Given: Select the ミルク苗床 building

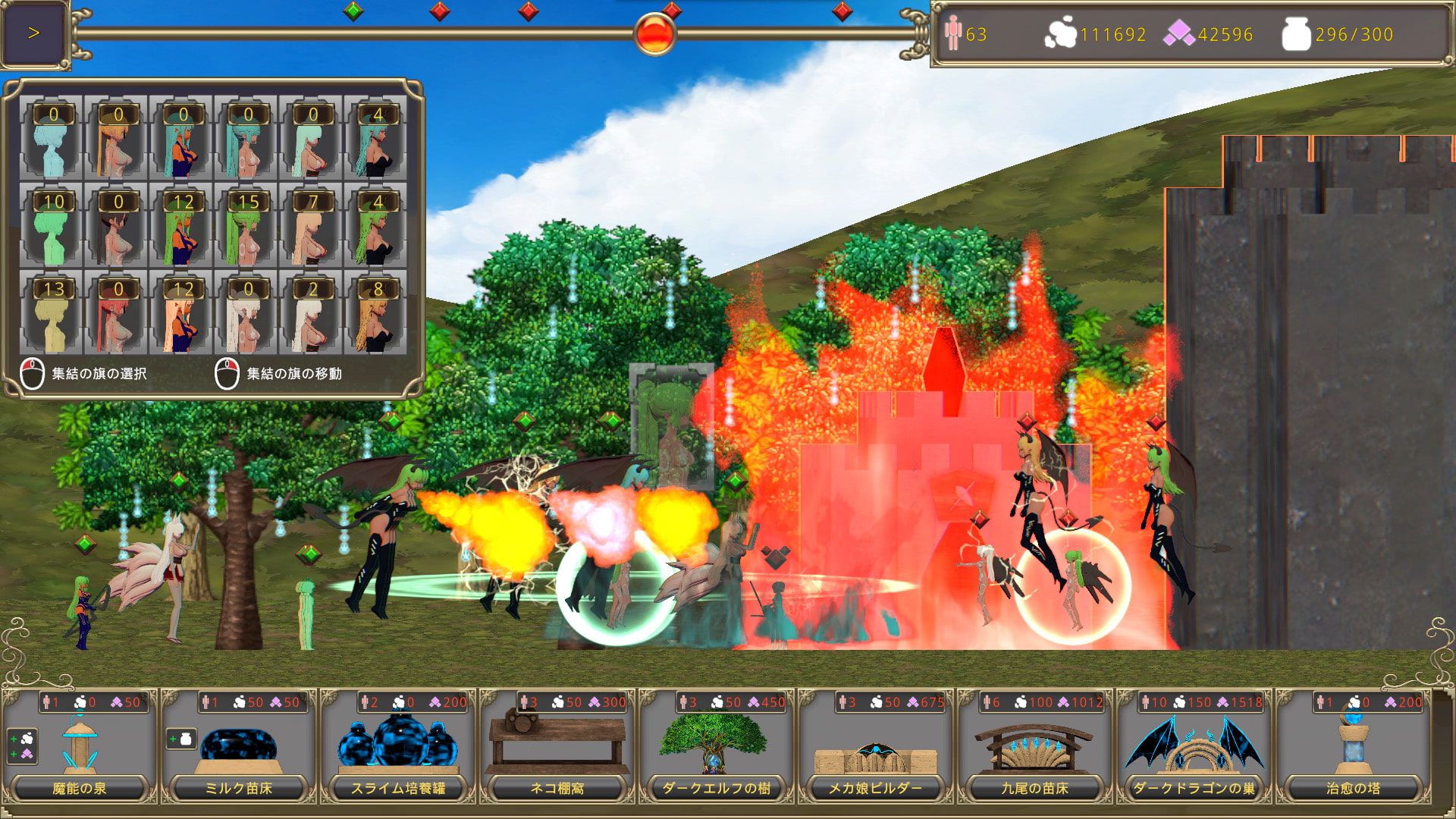Looking at the screenshot, I should 239,747.
